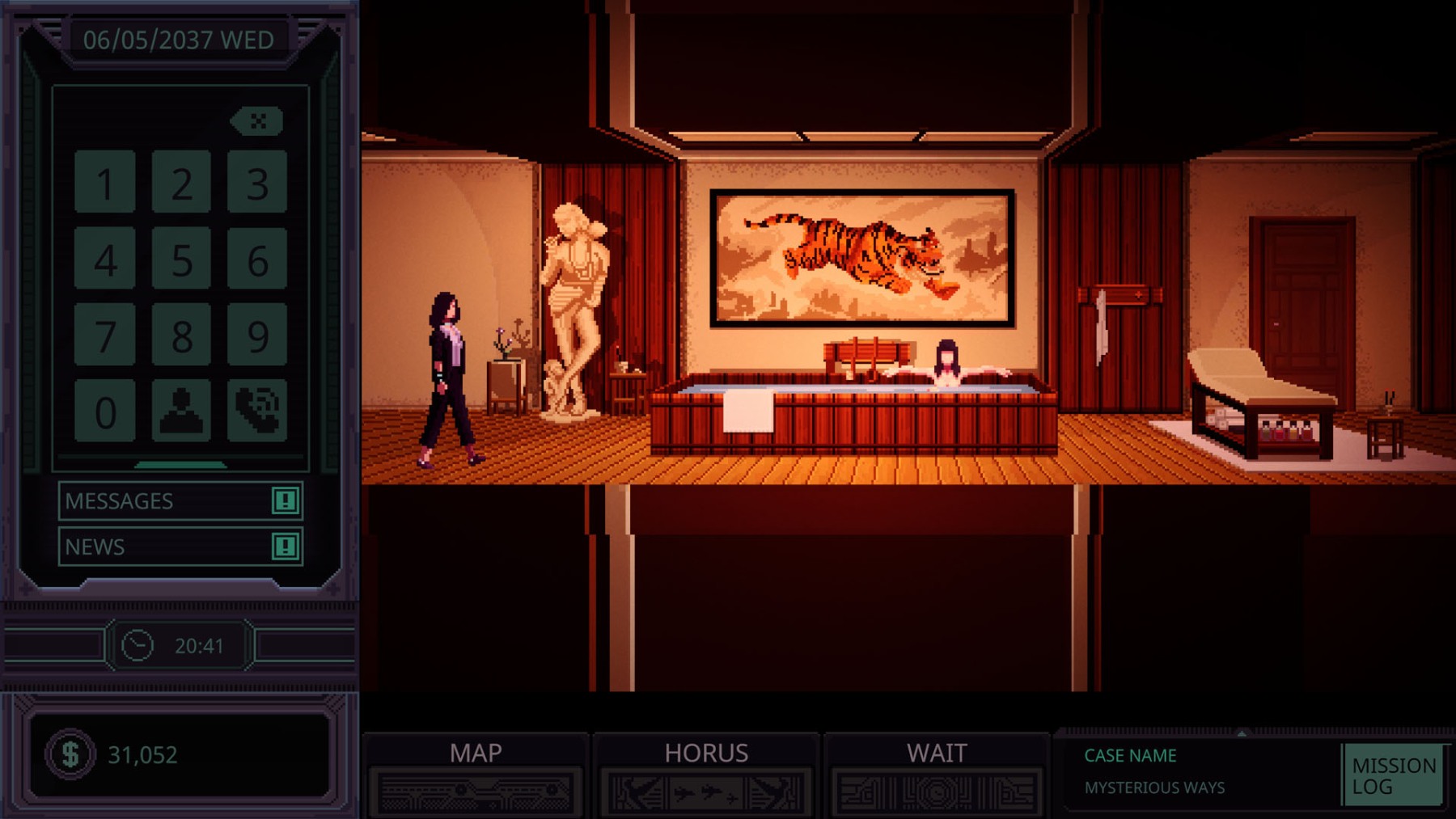Select the number 4 key
The image size is (1456, 819).
click(105, 259)
